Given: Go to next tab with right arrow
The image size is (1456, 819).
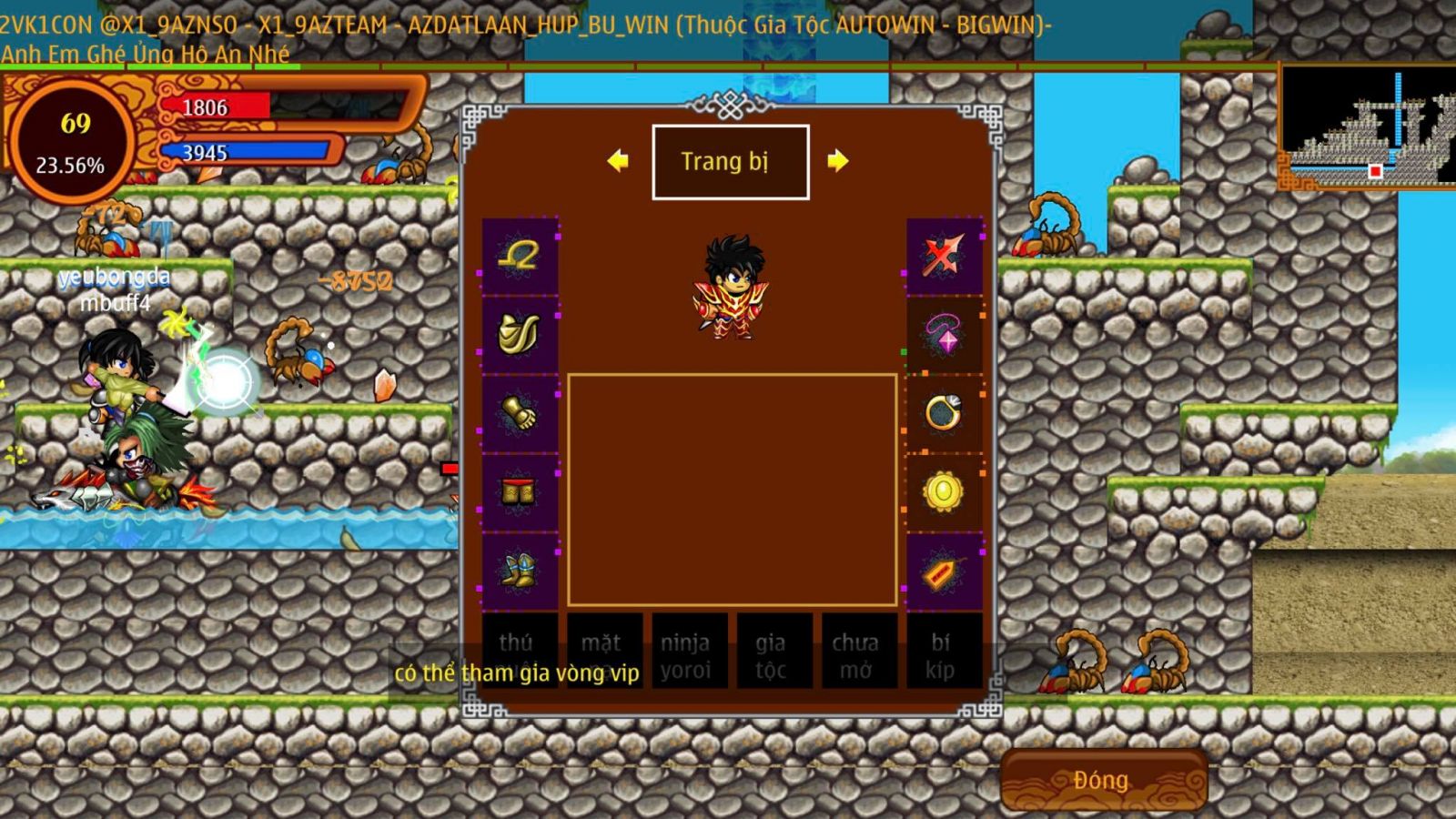Looking at the screenshot, I should tap(837, 161).
